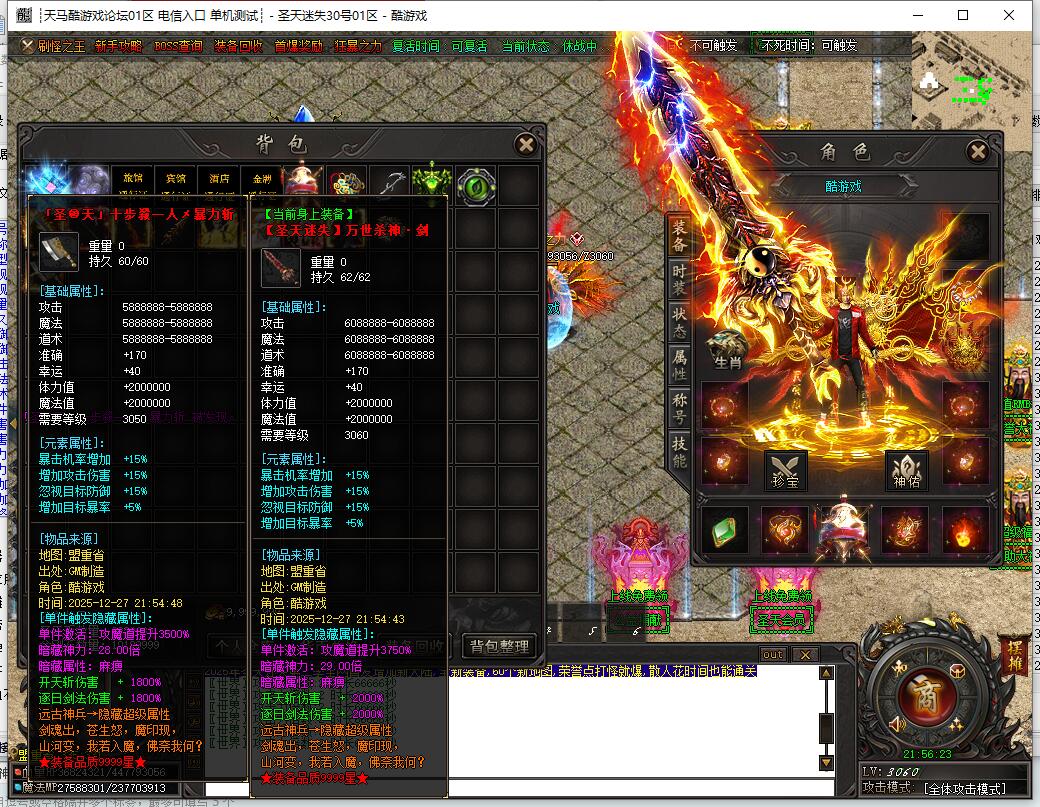The width and height of the screenshot is (1040, 807).
Task: Open the 状态 status tab
Action: [679, 320]
